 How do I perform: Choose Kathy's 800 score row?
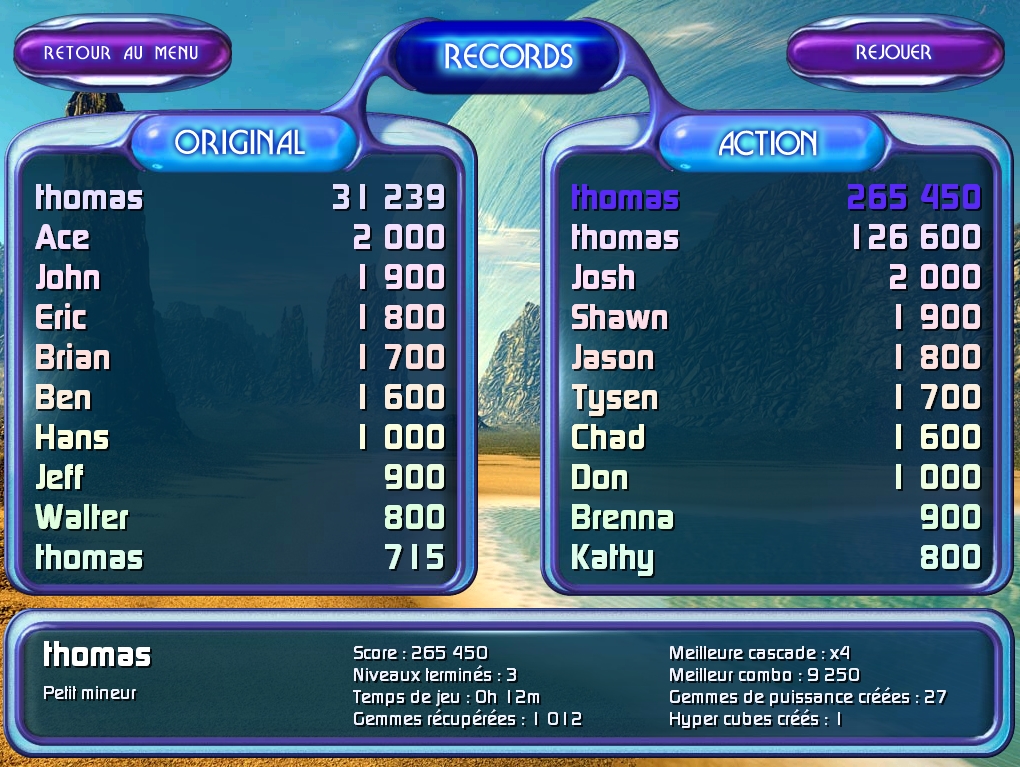(x=775, y=558)
